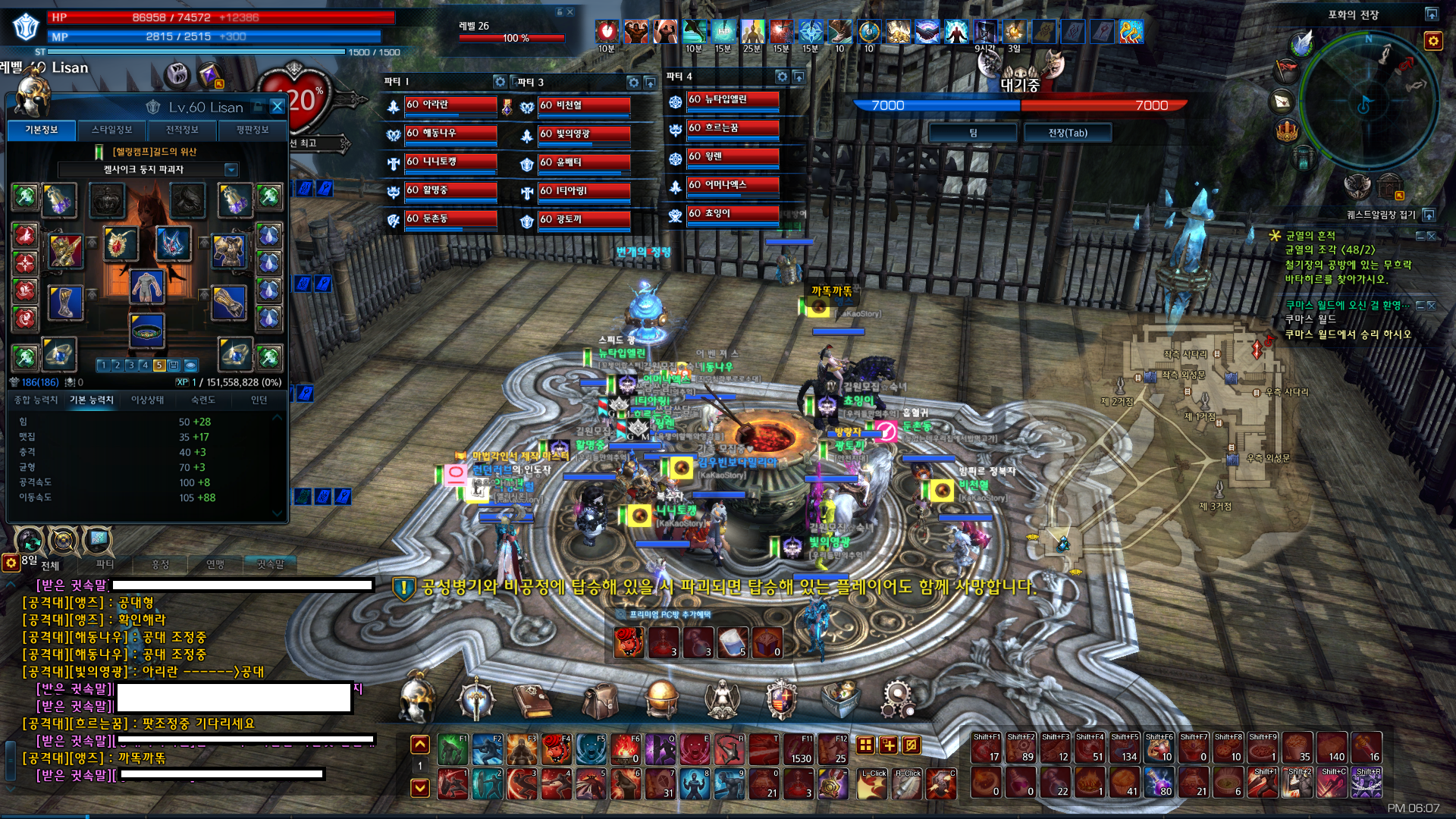
Task: Switch chat to the 파티 tab
Action: pyautogui.click(x=105, y=564)
